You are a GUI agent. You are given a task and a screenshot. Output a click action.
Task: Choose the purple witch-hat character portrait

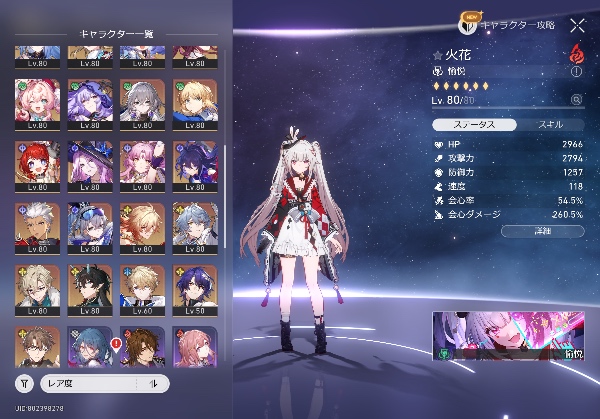click(86, 163)
